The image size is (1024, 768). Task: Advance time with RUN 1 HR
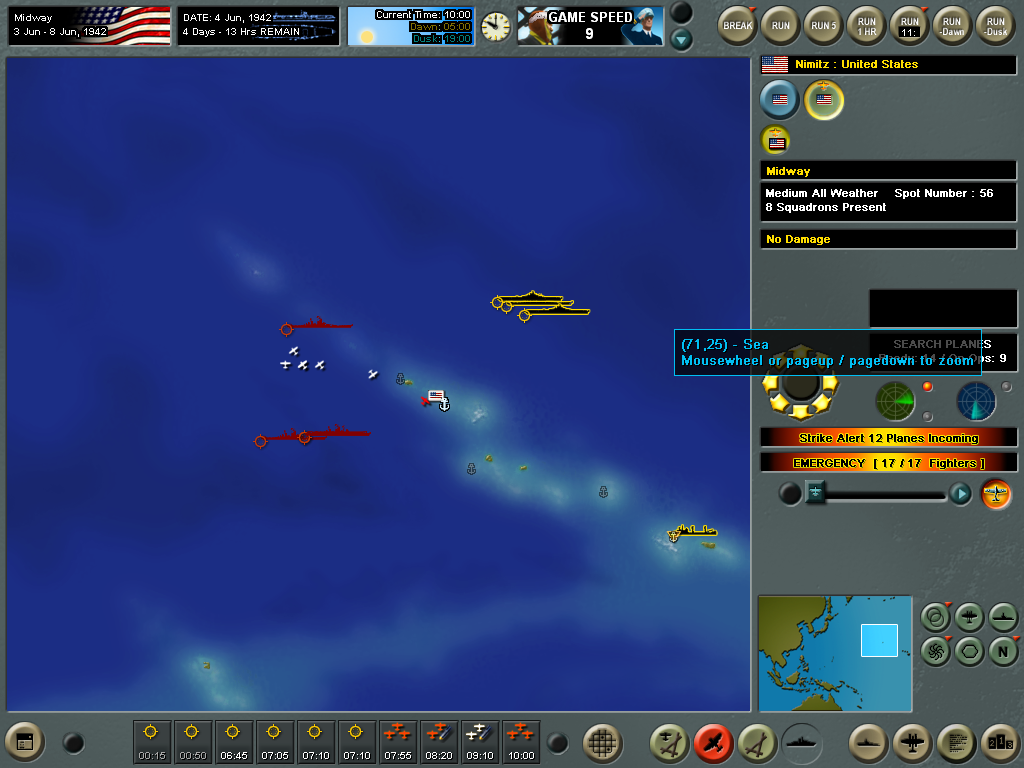coord(866,24)
